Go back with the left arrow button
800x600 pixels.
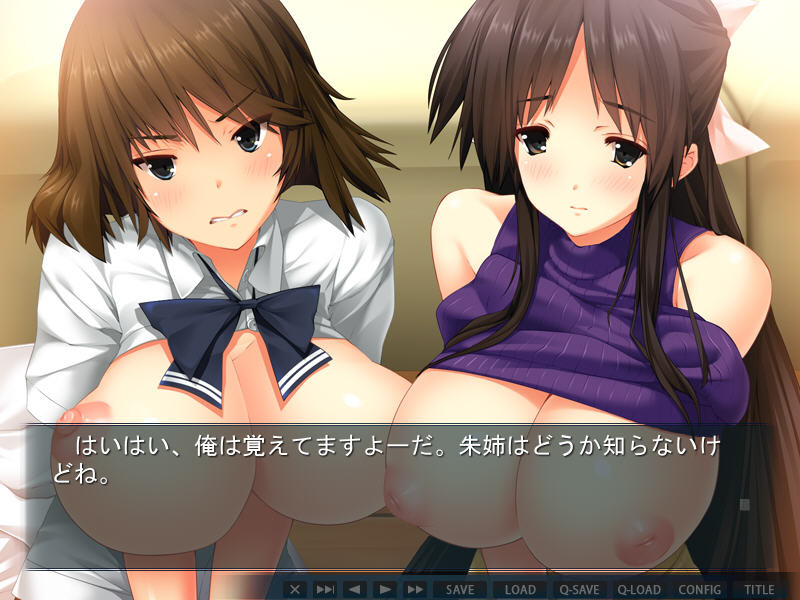[x=354, y=590]
